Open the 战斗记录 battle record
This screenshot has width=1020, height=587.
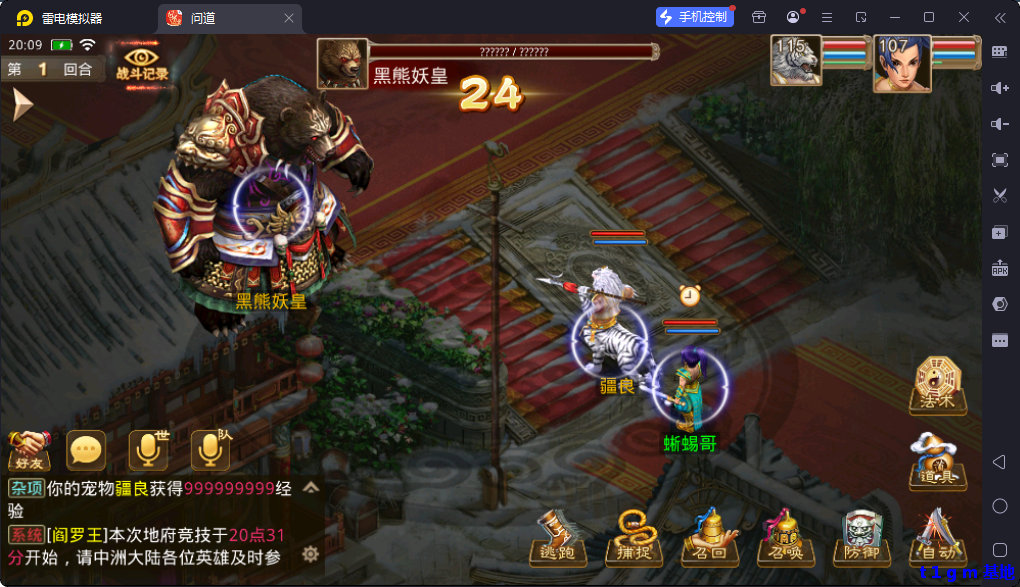(x=142, y=60)
